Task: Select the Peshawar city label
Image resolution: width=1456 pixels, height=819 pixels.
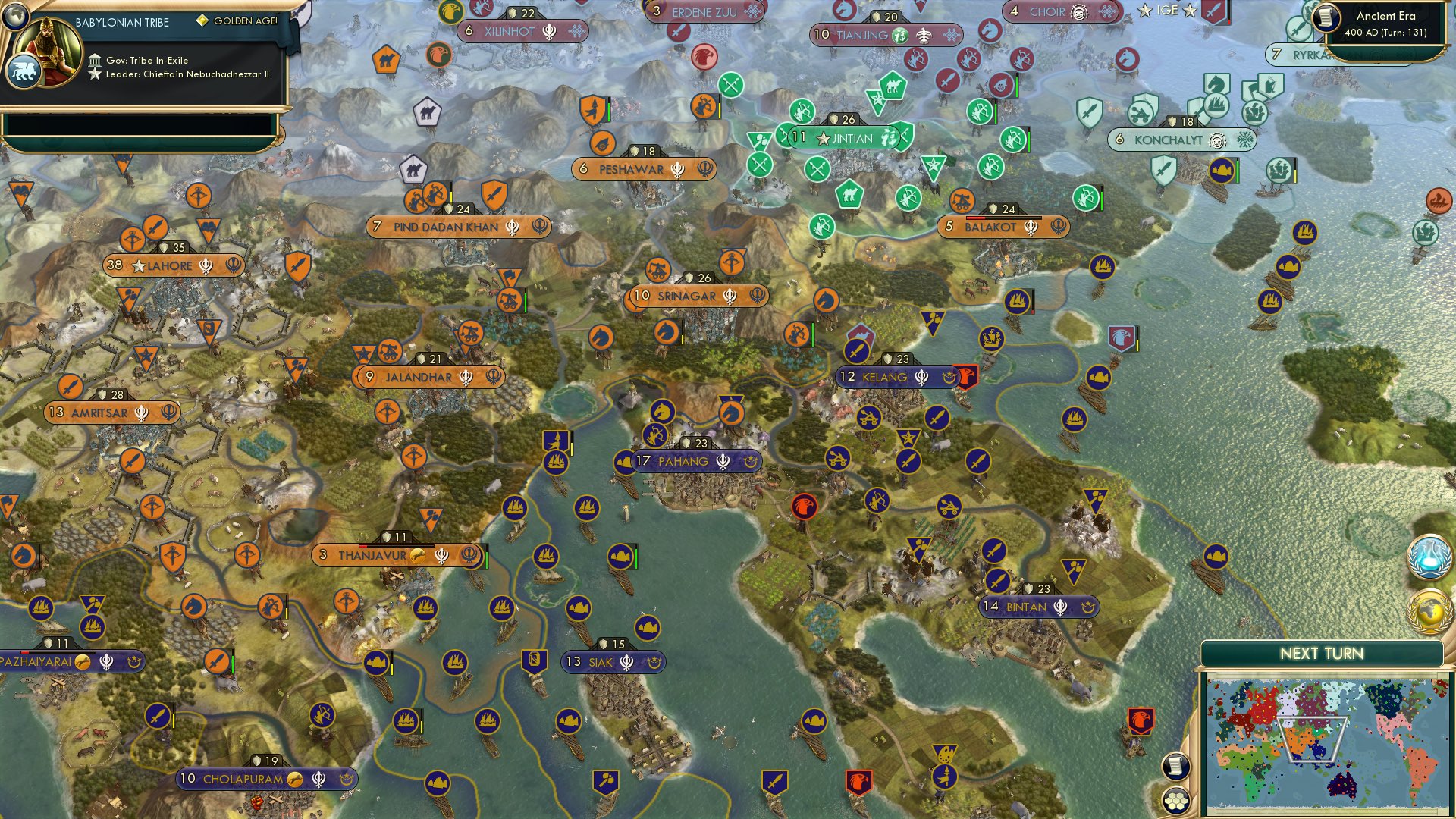Action: coord(630,168)
